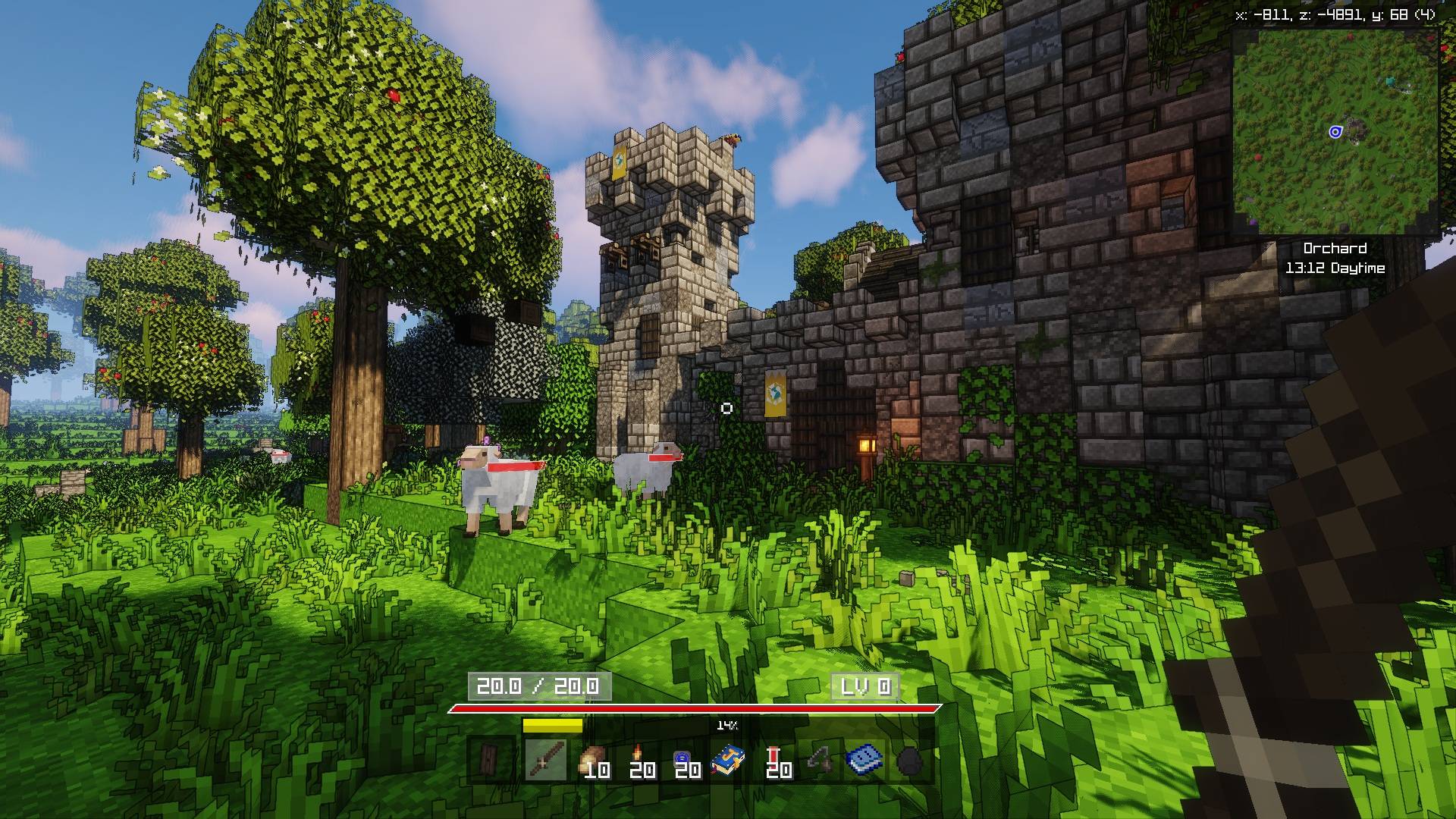Image resolution: width=1456 pixels, height=819 pixels.
Task: Select the red potion stack
Action: click(775, 761)
